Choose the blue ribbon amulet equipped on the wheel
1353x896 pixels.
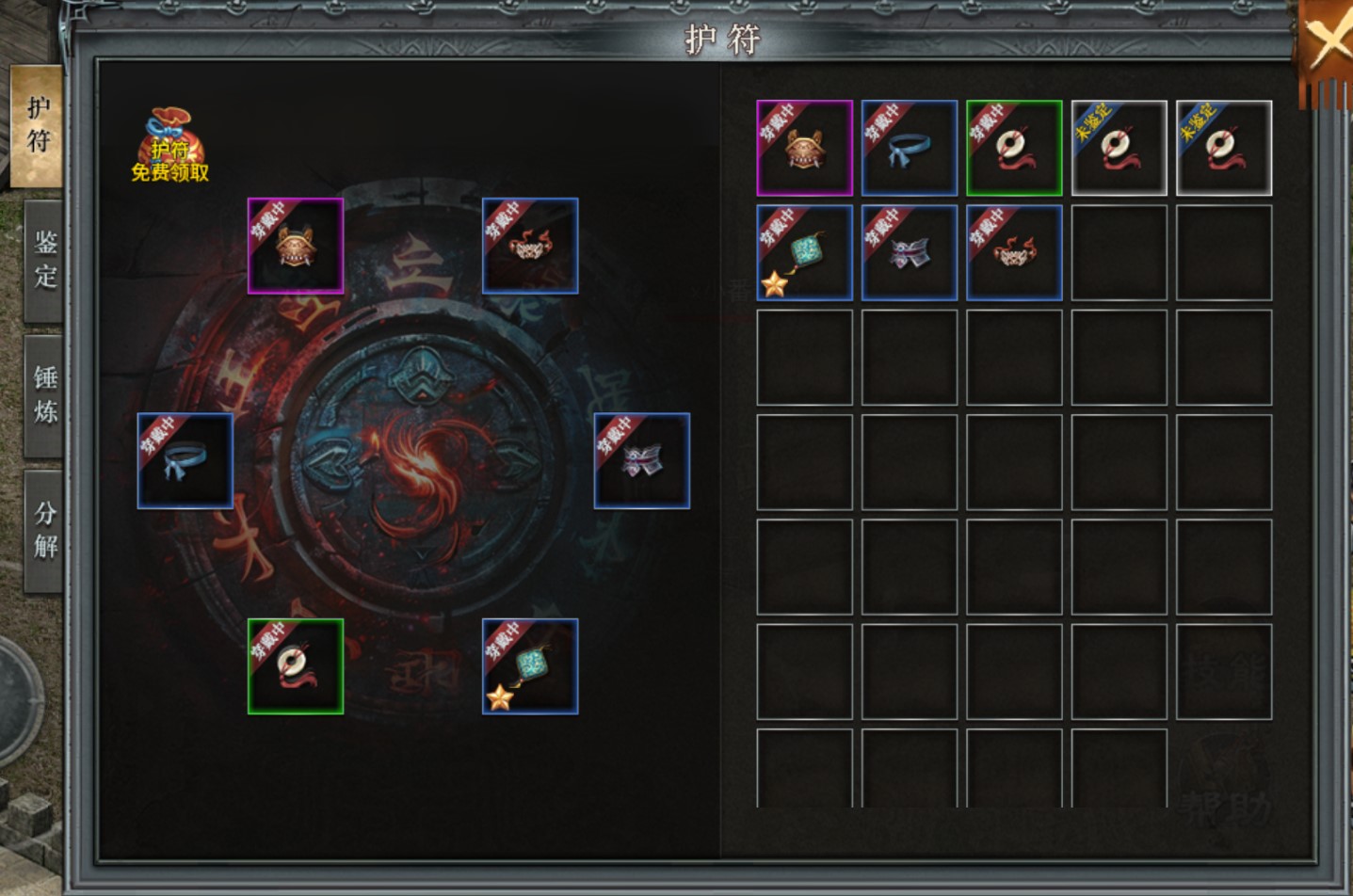[185, 461]
